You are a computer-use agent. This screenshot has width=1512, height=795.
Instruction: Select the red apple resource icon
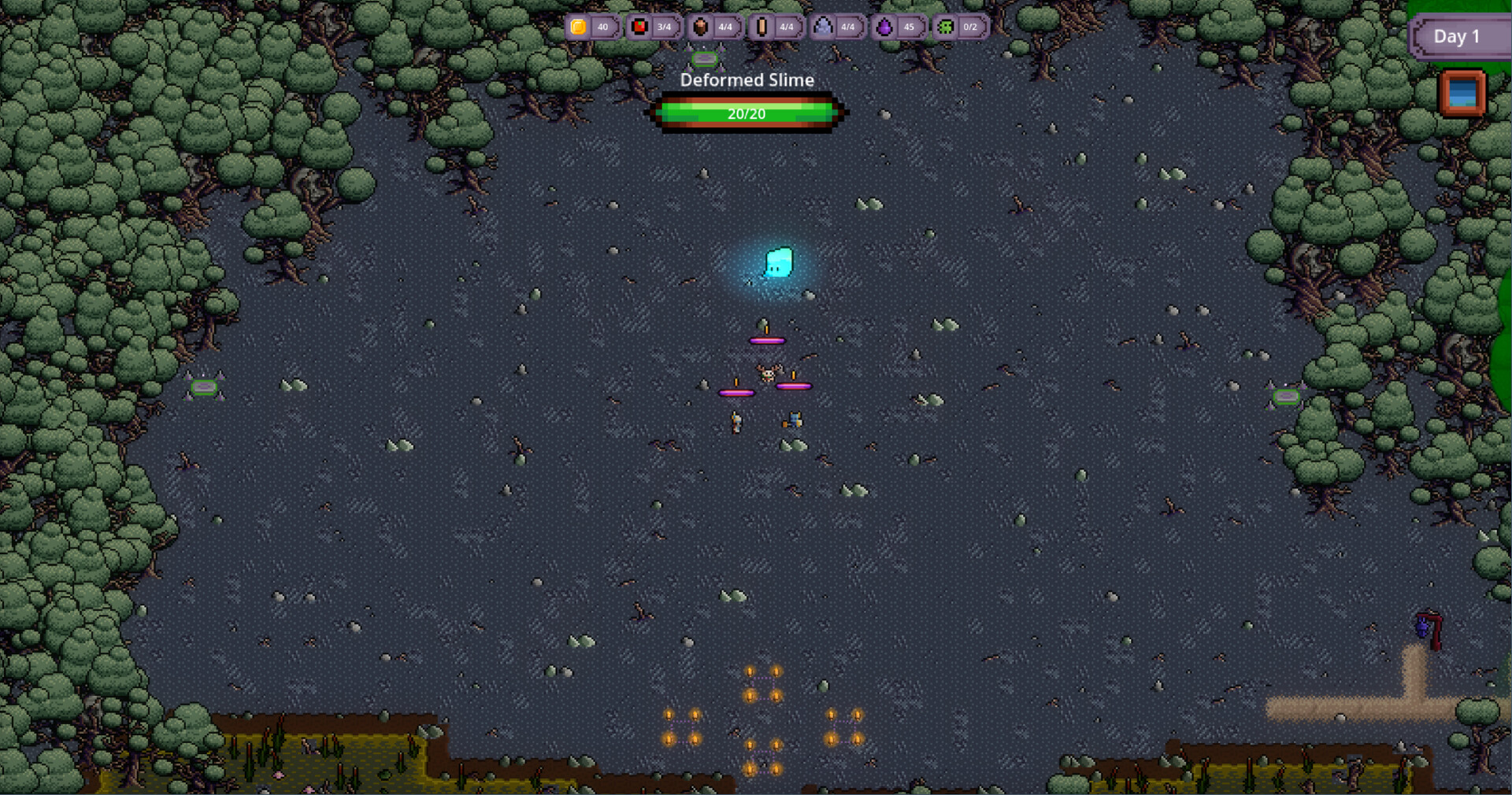pyautogui.click(x=639, y=28)
